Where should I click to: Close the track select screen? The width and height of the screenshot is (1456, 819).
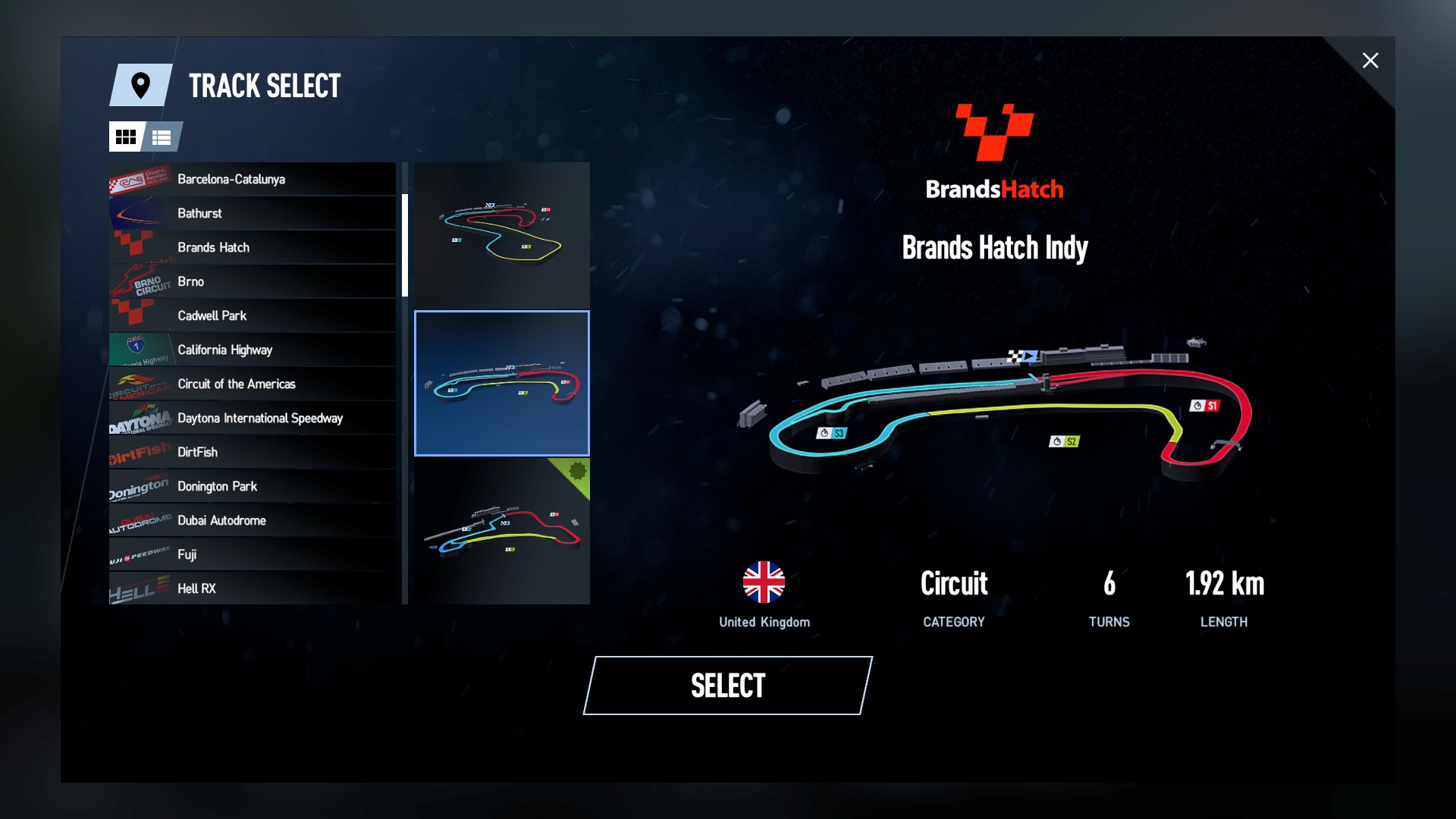click(x=1370, y=61)
